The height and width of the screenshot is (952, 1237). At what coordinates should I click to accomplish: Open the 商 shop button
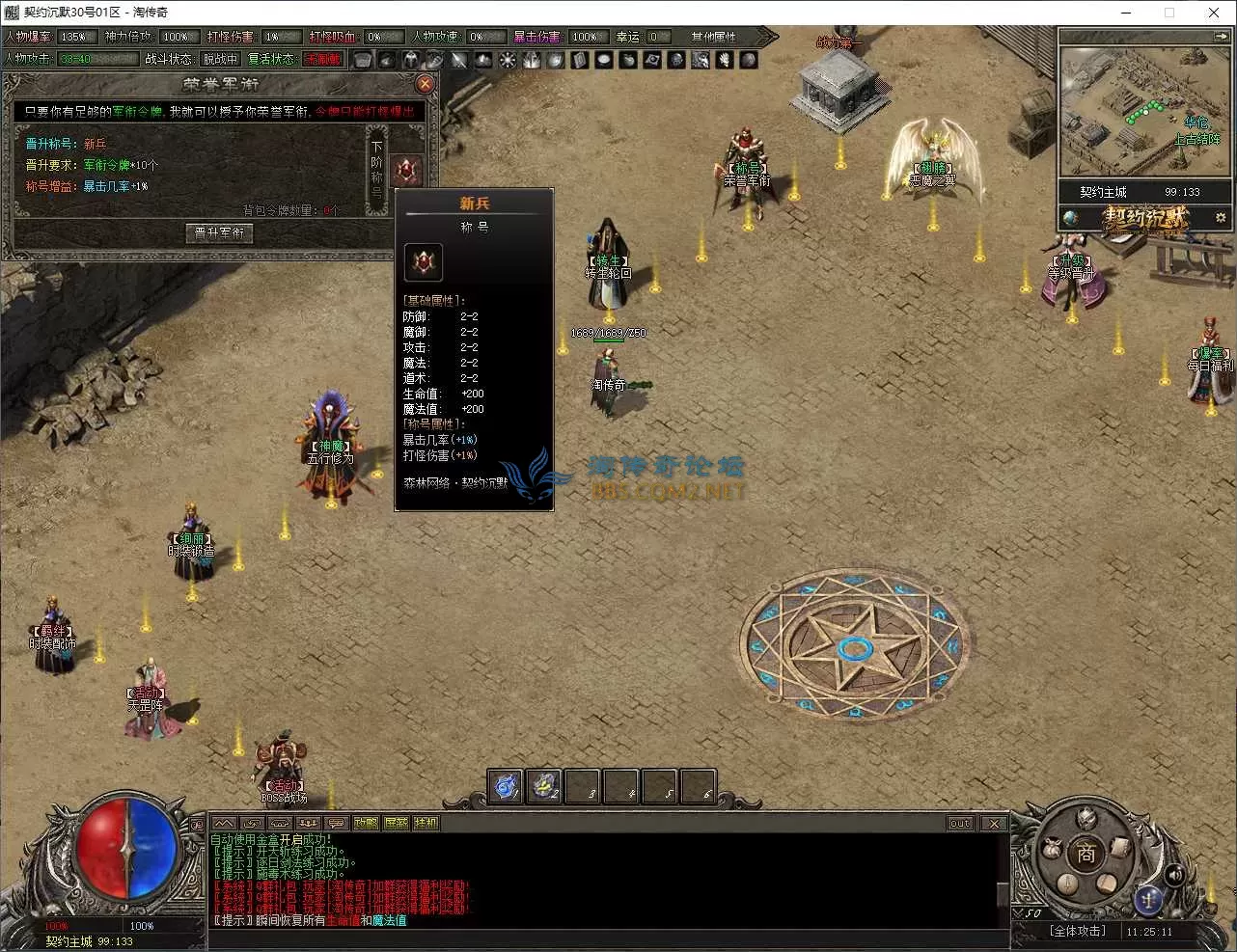tap(1086, 853)
